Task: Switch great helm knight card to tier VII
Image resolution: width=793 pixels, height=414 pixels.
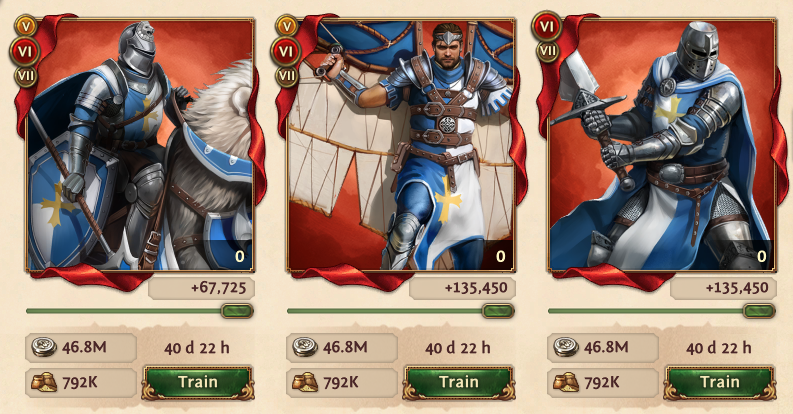Action: (x=548, y=50)
